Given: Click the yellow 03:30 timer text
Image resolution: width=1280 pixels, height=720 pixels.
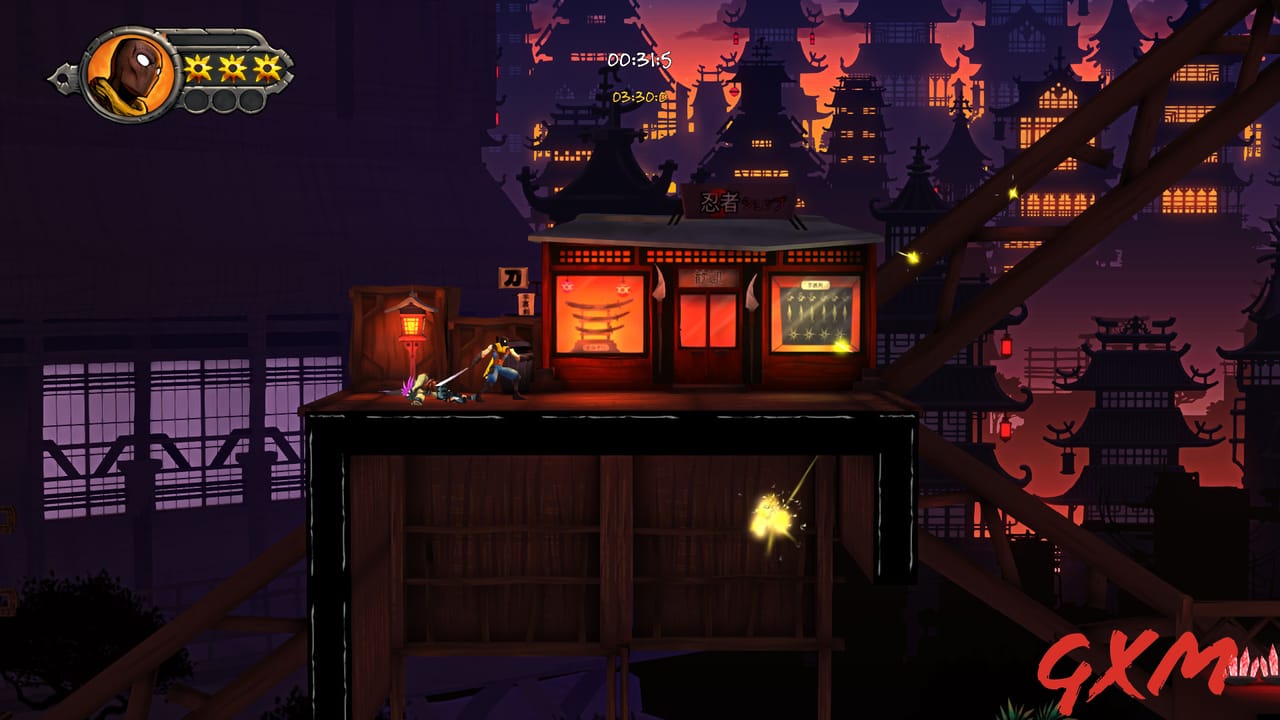Looking at the screenshot, I should click(x=641, y=97).
